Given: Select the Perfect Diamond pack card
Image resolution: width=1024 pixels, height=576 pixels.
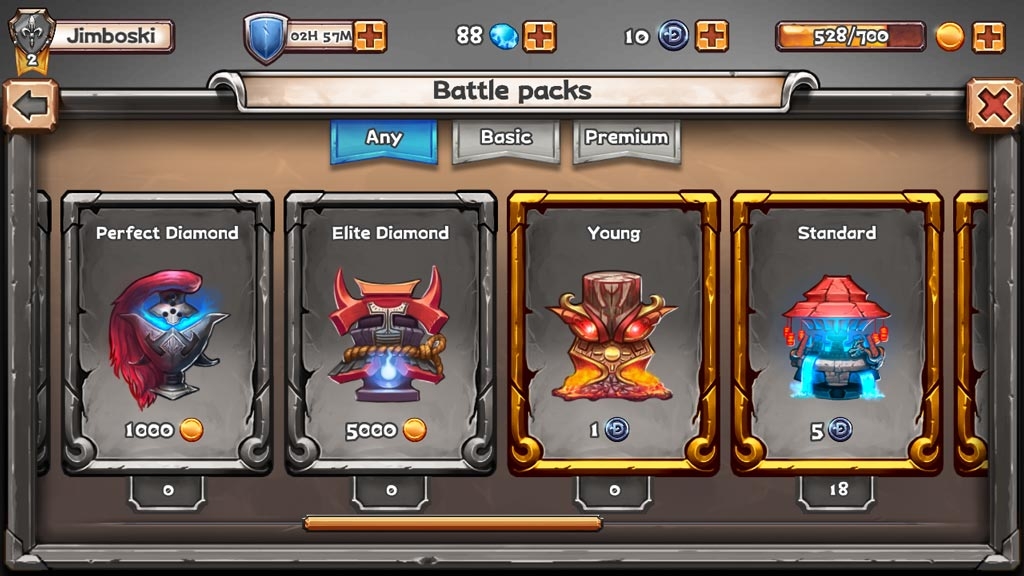Looking at the screenshot, I should tap(167, 332).
